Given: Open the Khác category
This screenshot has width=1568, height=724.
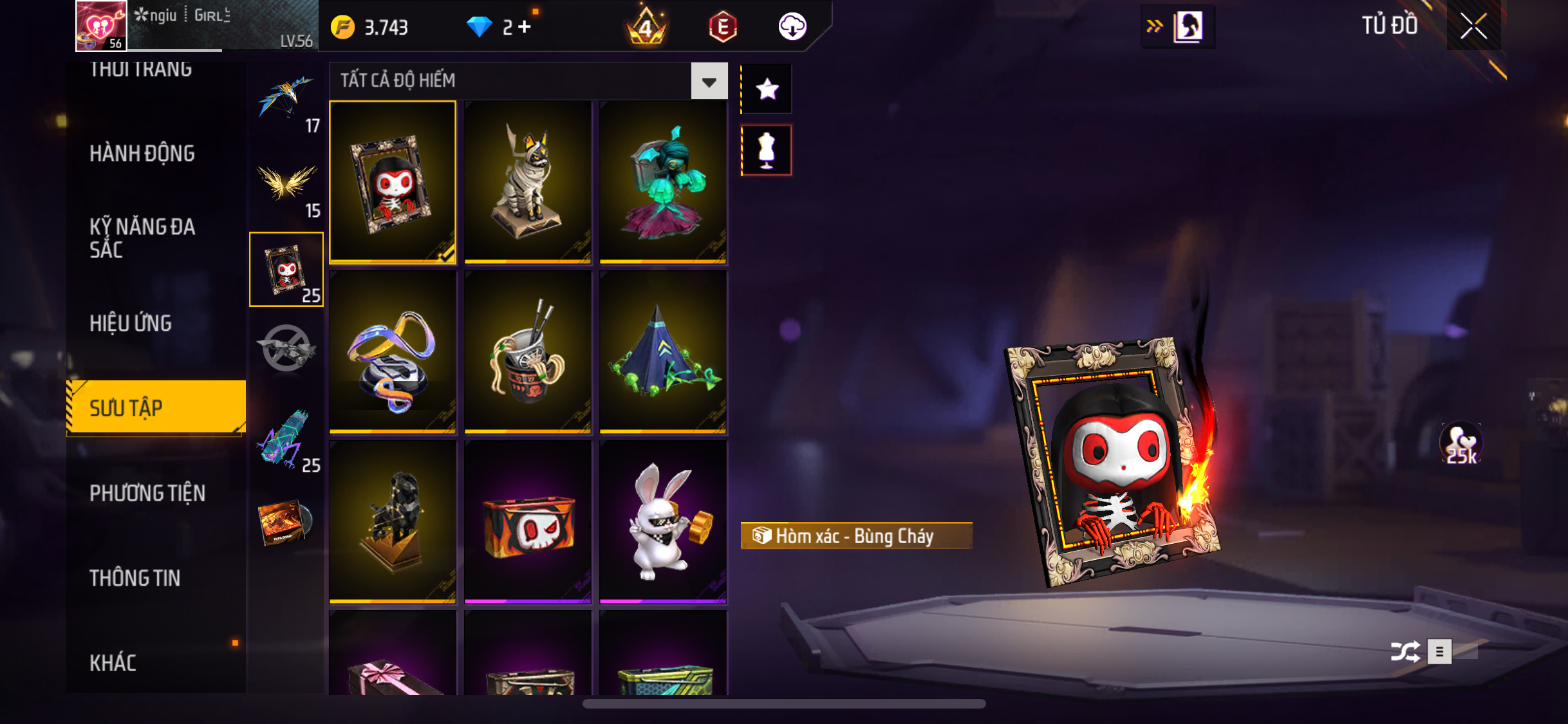Looking at the screenshot, I should click(x=113, y=664).
